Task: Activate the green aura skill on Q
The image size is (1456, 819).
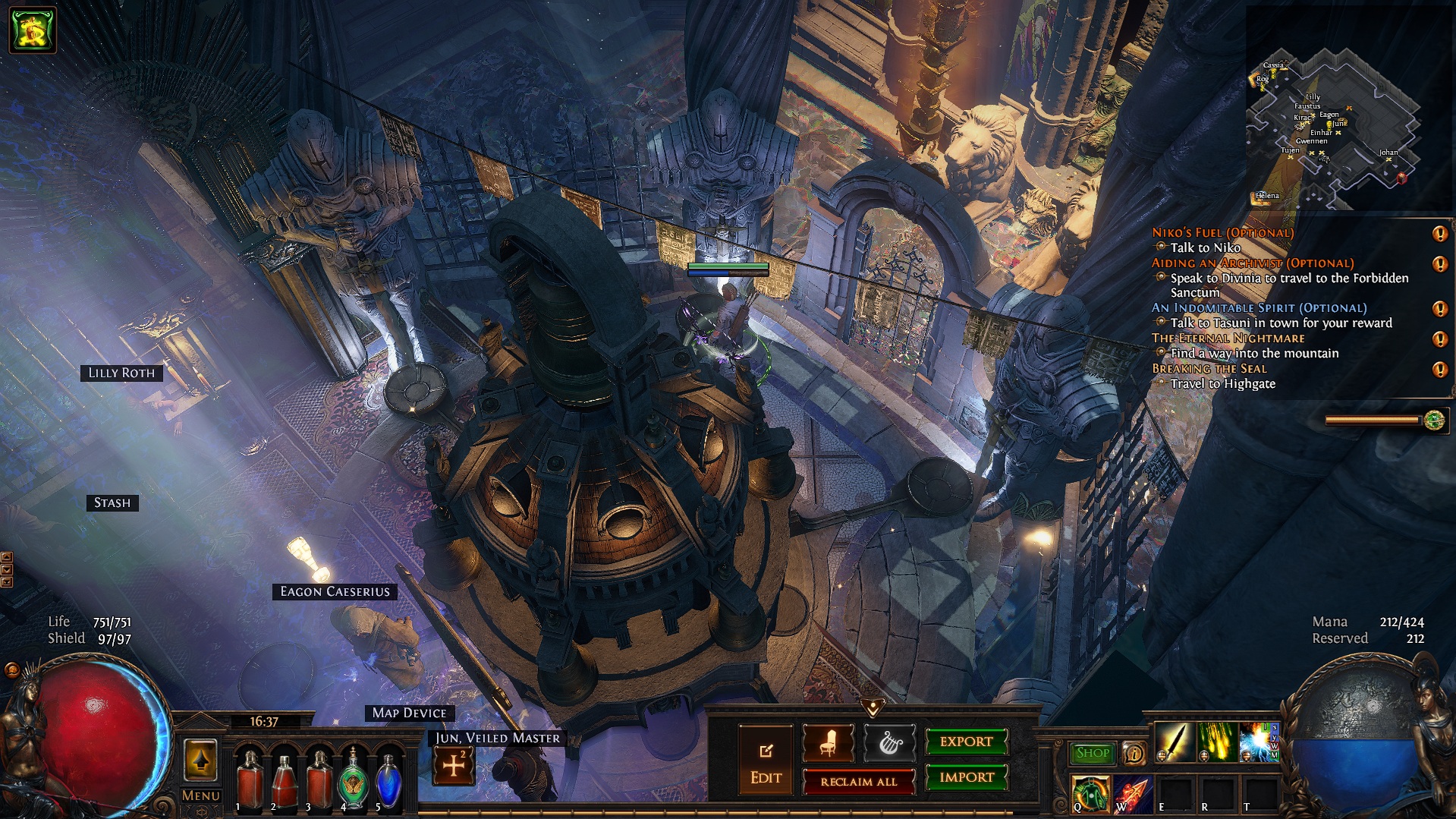Action: pos(1090,794)
